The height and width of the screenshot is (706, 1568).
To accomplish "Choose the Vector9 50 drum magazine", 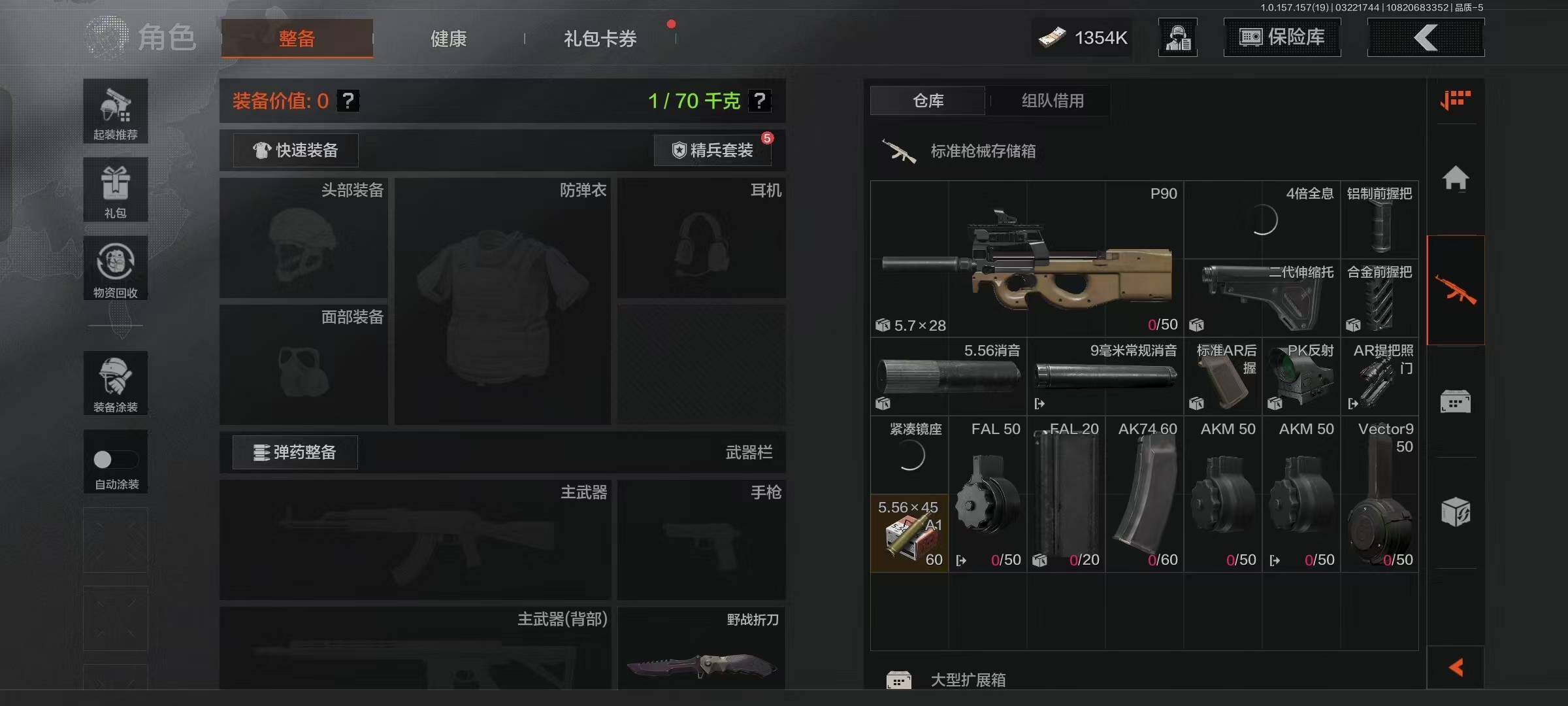I will tap(1379, 494).
